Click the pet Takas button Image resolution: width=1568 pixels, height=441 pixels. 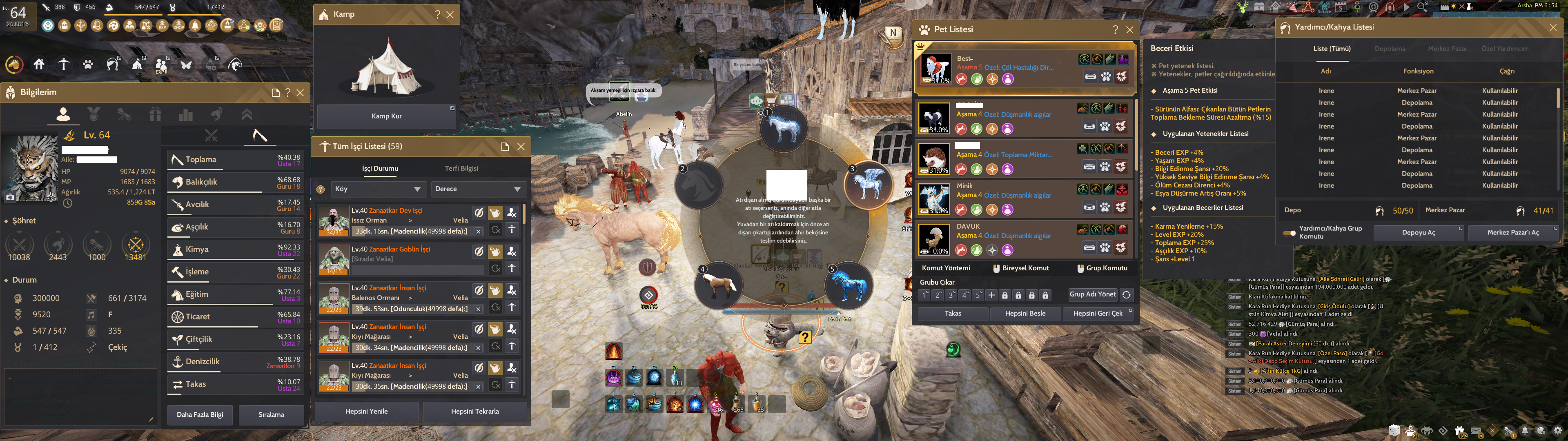[x=953, y=313]
